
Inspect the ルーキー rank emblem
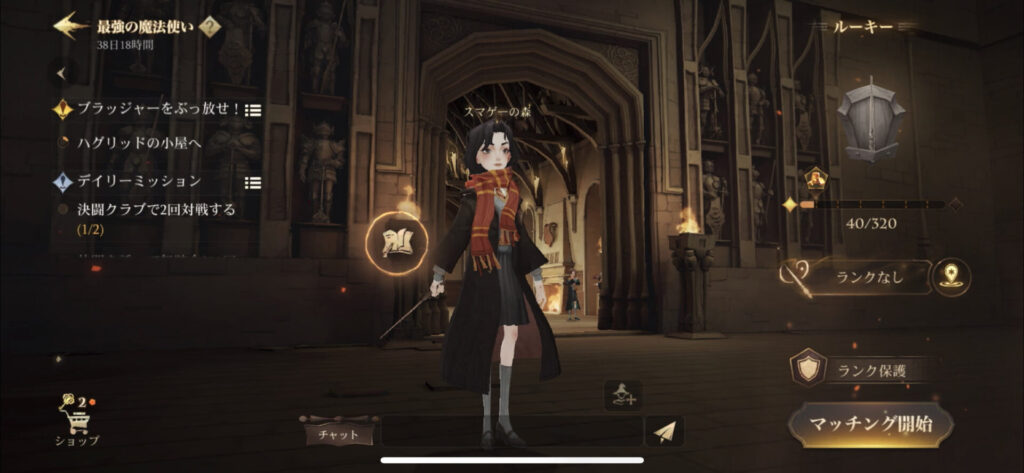(x=869, y=120)
